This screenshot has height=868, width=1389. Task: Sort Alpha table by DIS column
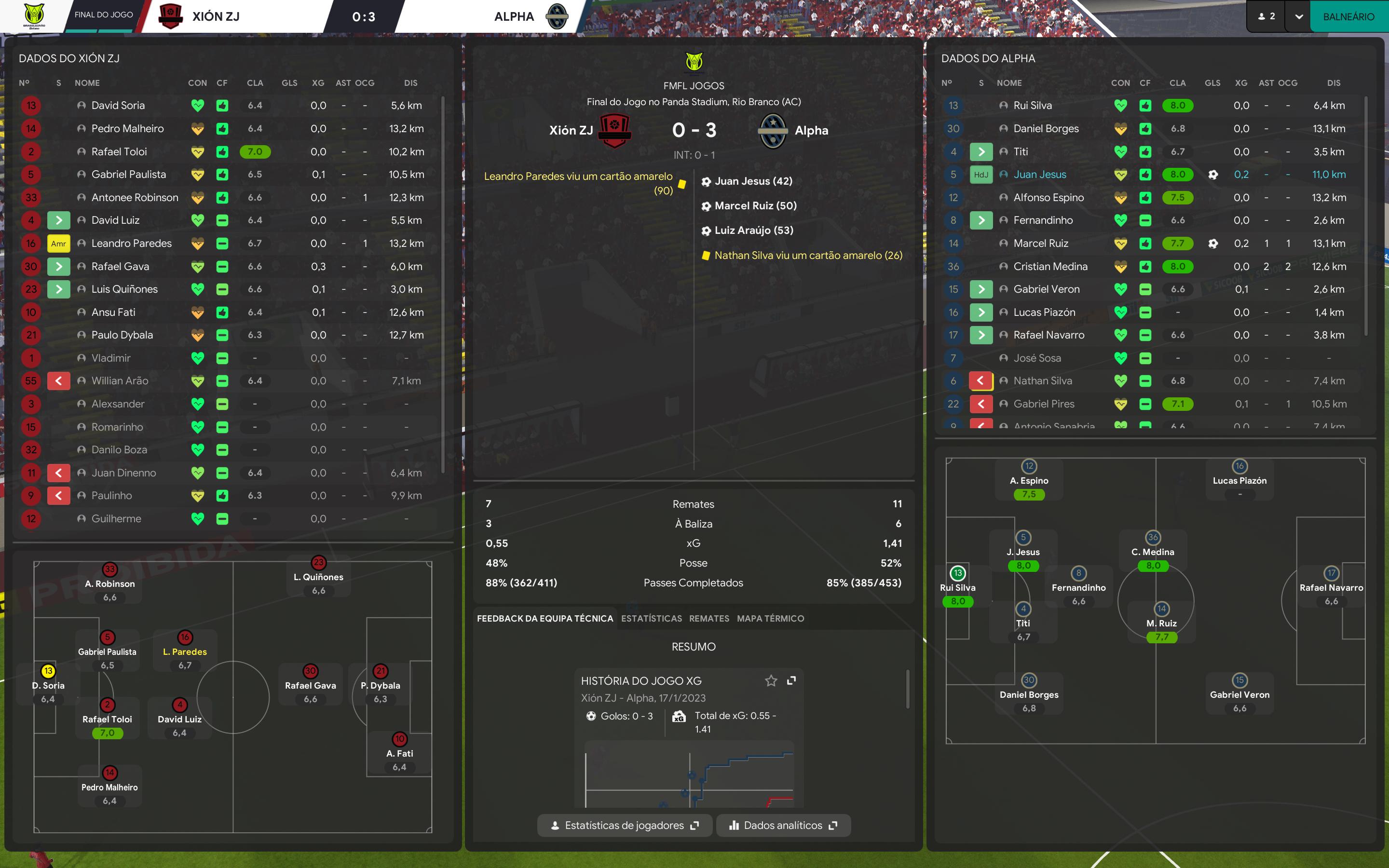point(1334,82)
